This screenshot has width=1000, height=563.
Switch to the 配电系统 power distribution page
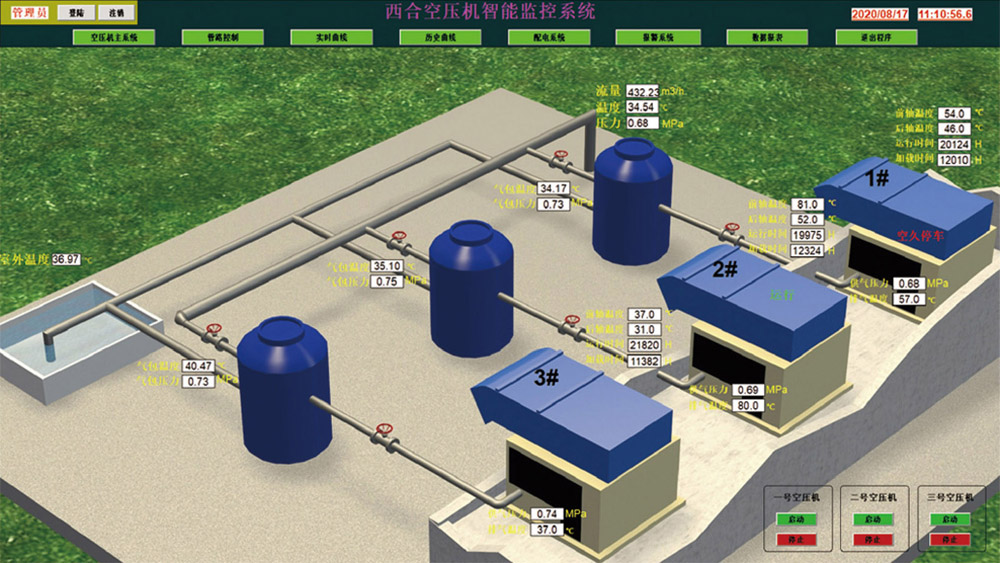[x=549, y=37]
